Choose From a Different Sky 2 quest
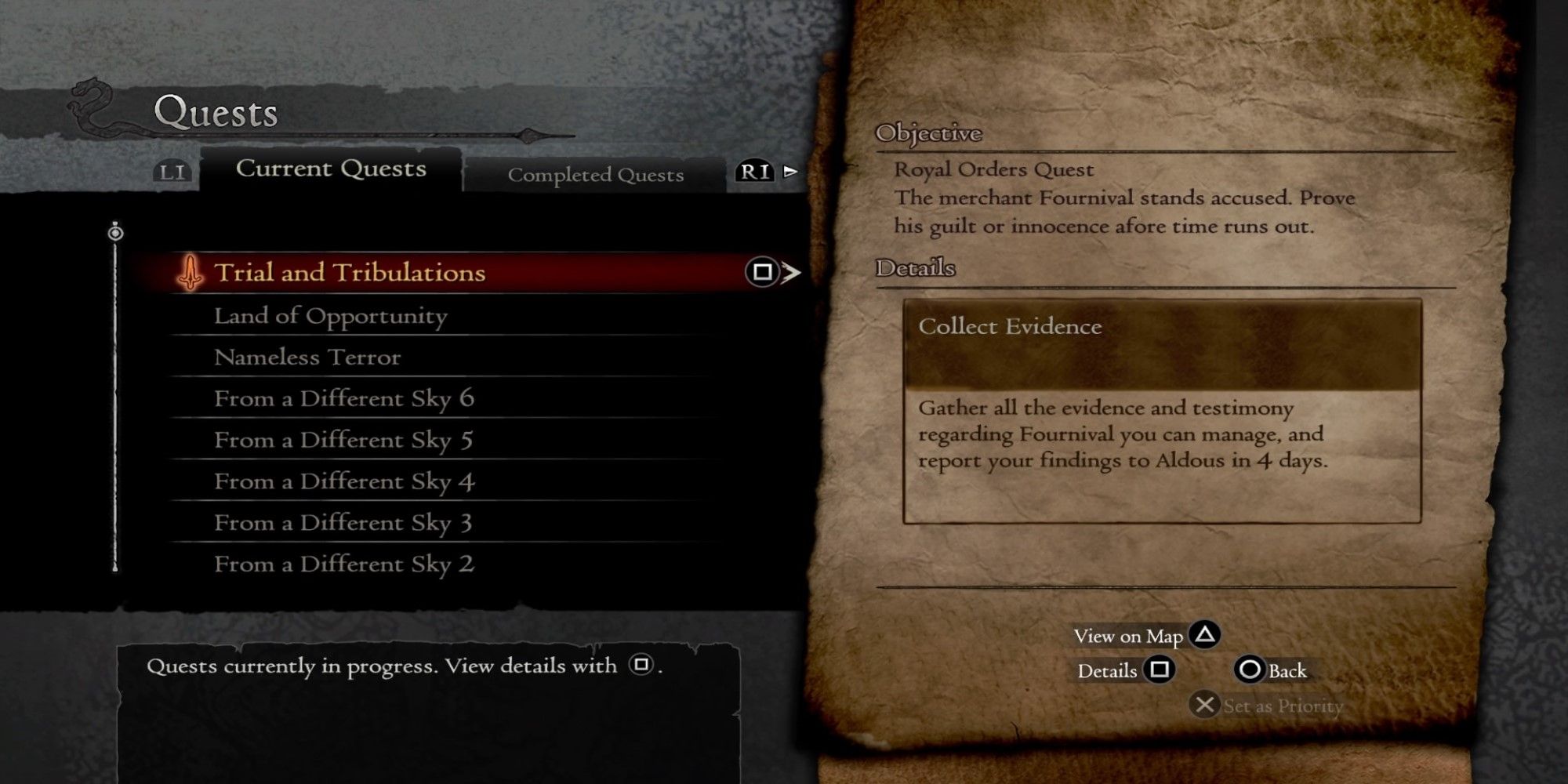 click(343, 564)
